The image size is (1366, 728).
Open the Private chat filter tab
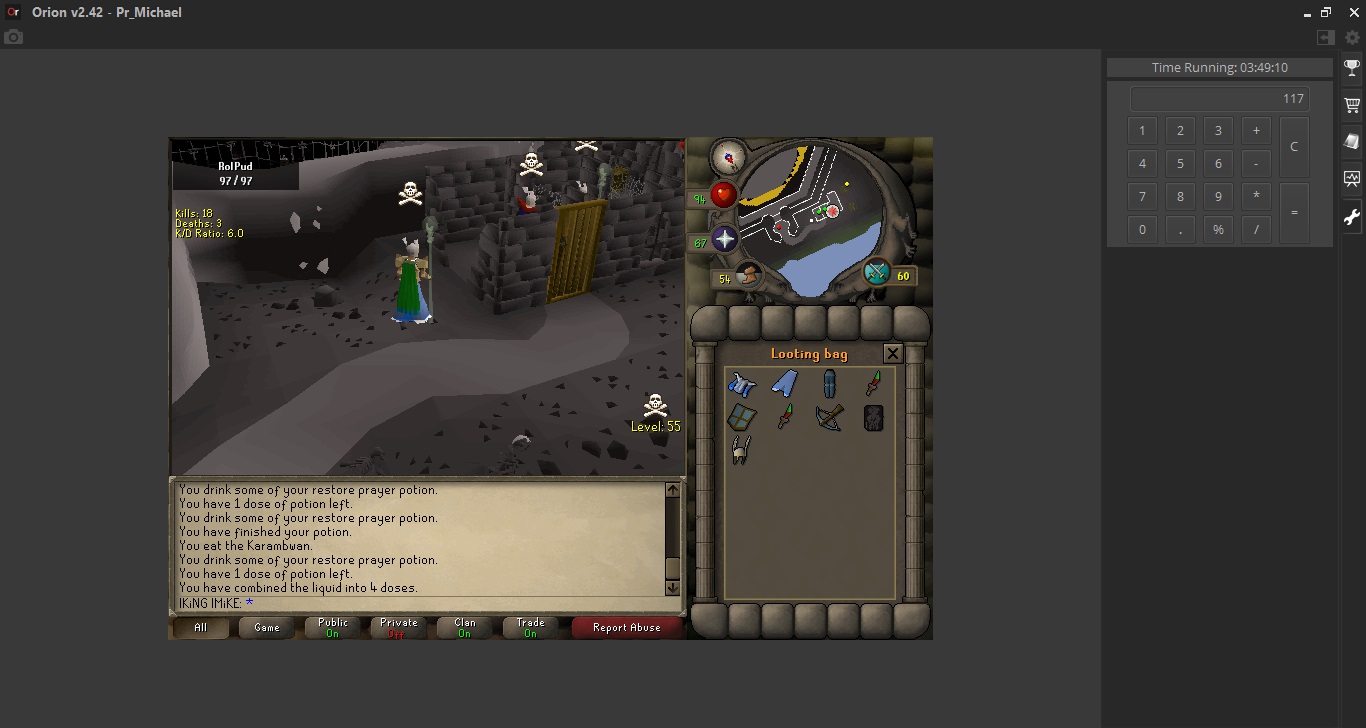[x=399, y=628]
